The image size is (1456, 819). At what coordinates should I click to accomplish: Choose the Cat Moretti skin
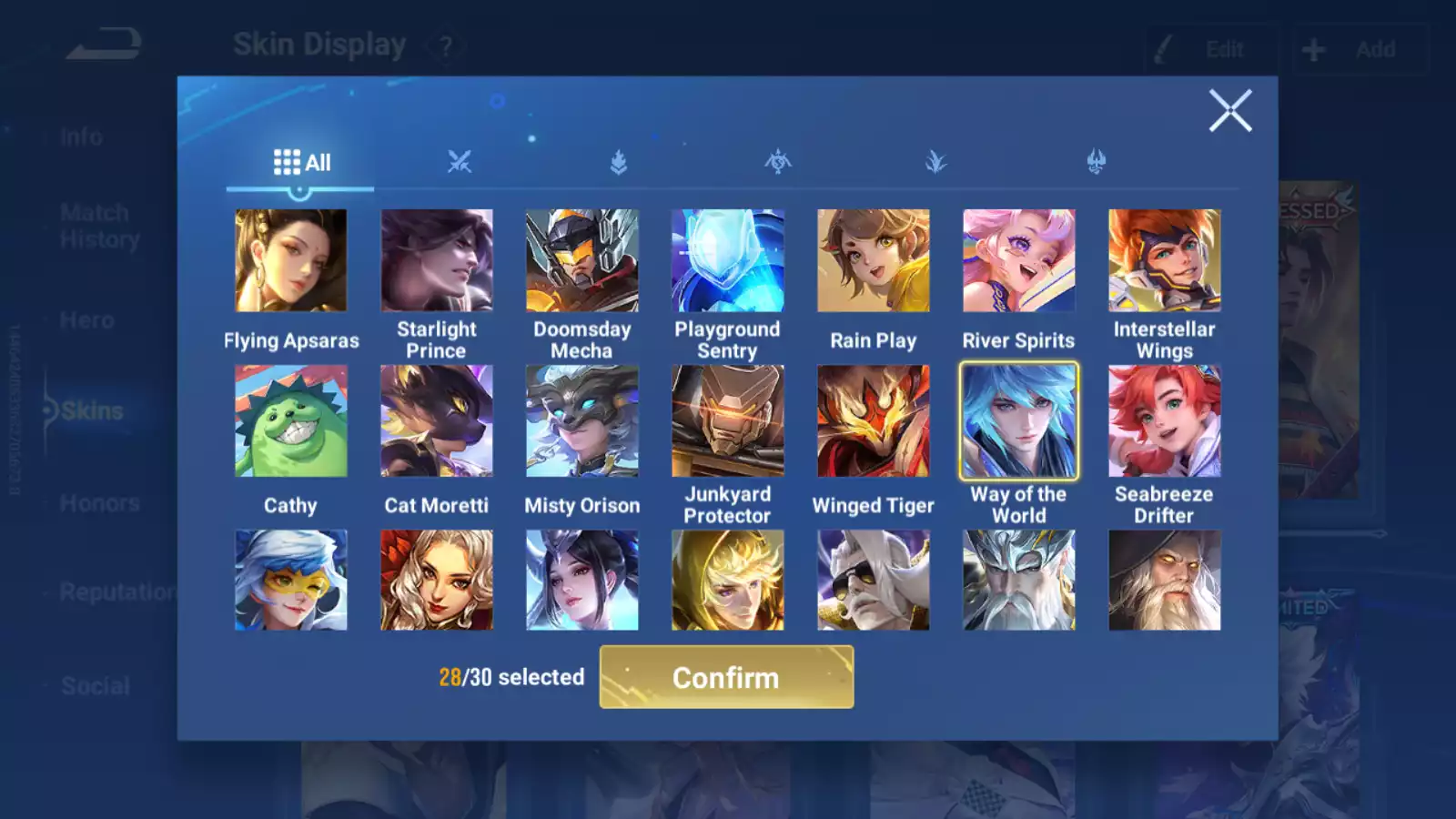[436, 421]
